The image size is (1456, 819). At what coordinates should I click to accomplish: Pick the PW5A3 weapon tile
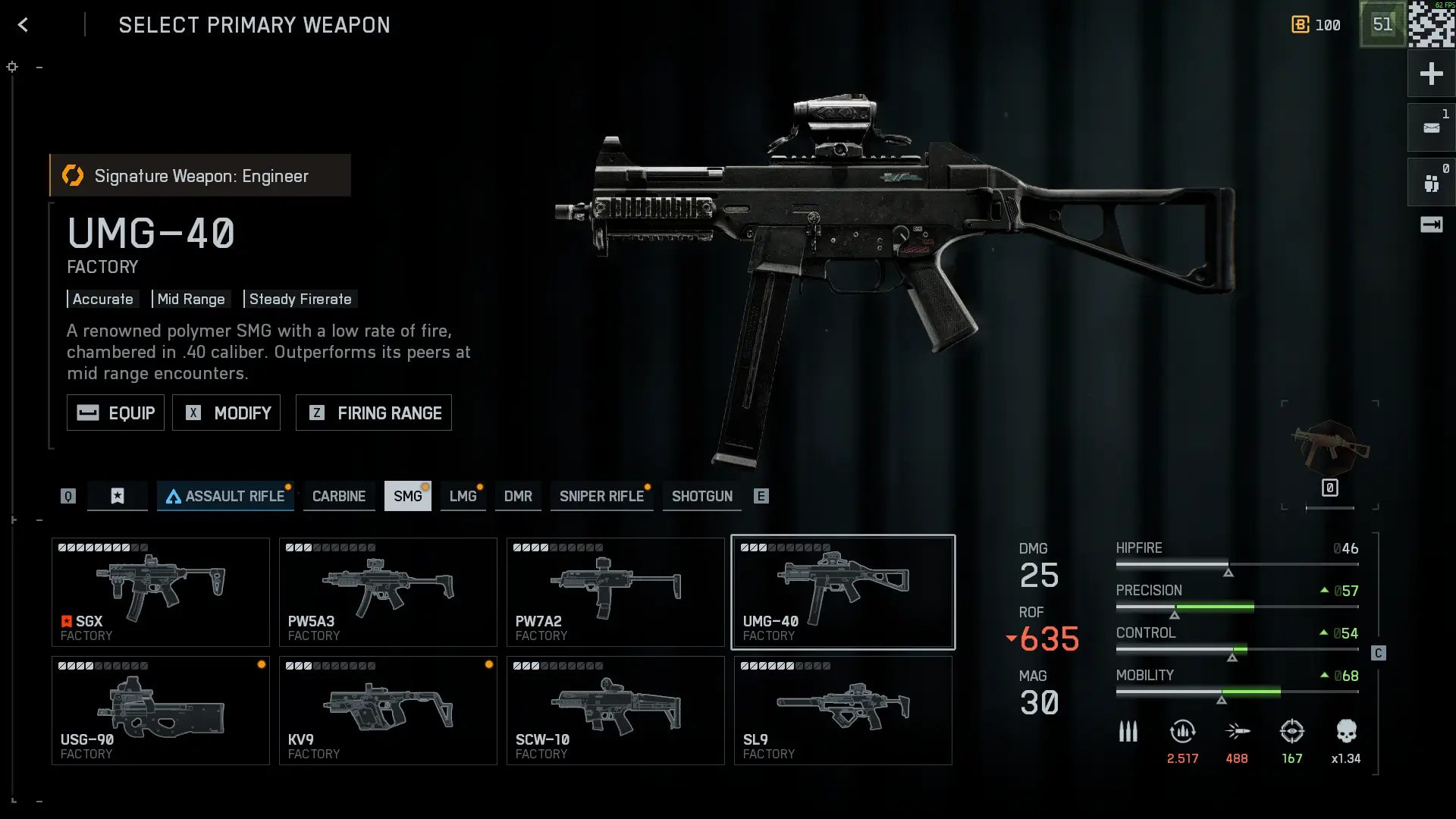[388, 592]
